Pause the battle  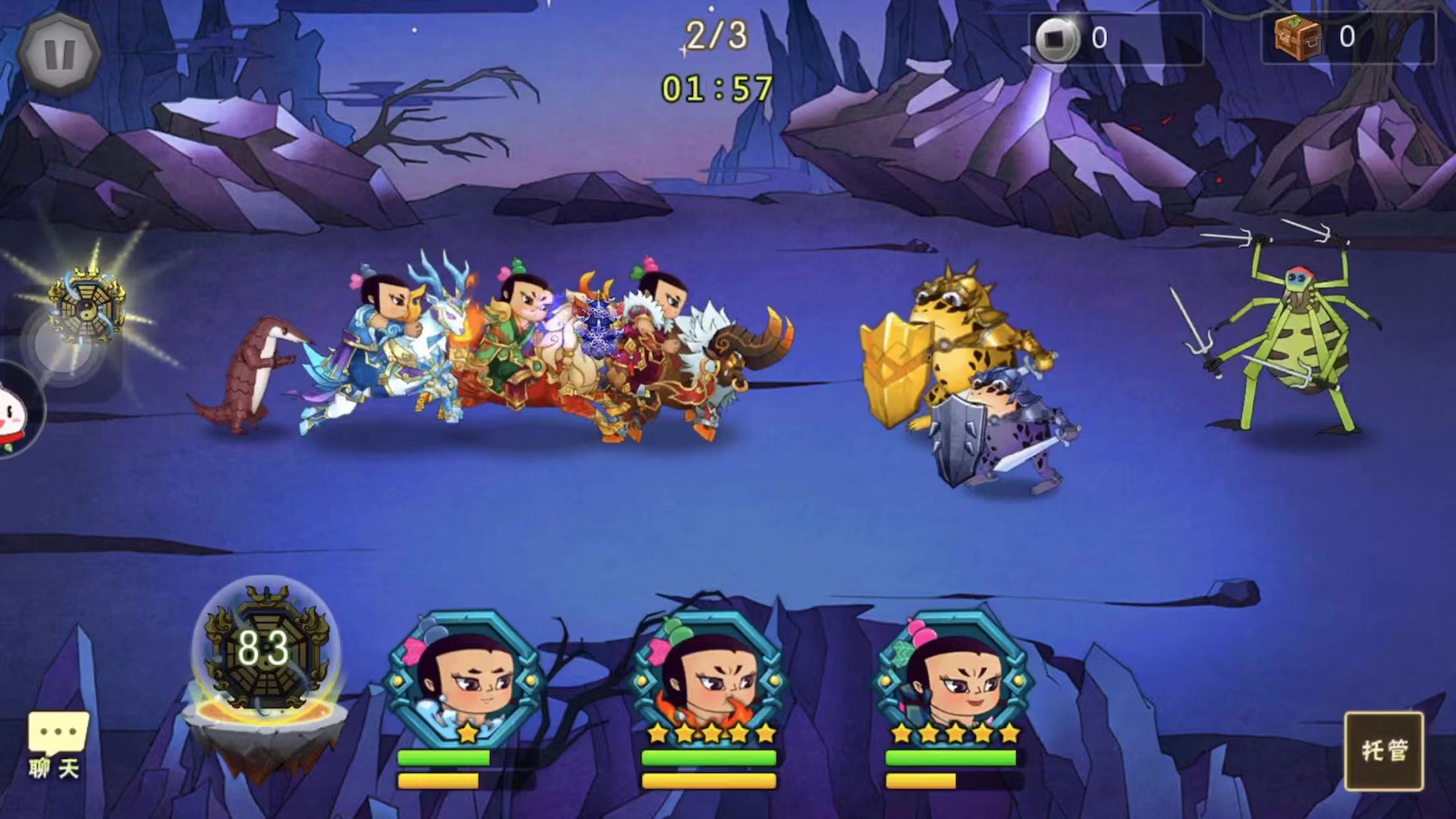point(59,54)
